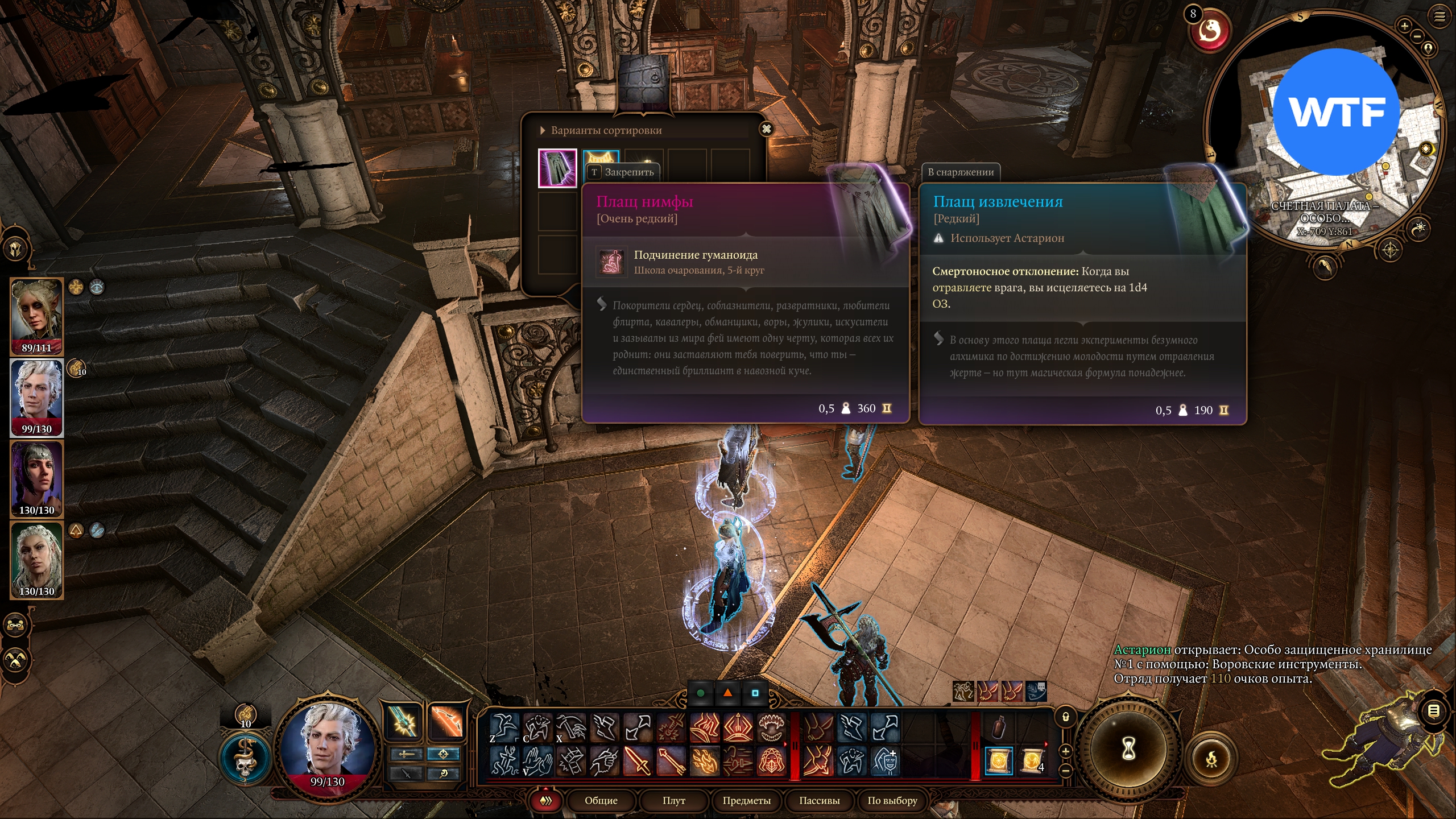Click the blue WTF overlay badge
Screen dimensions: 1456x819
click(1335, 112)
